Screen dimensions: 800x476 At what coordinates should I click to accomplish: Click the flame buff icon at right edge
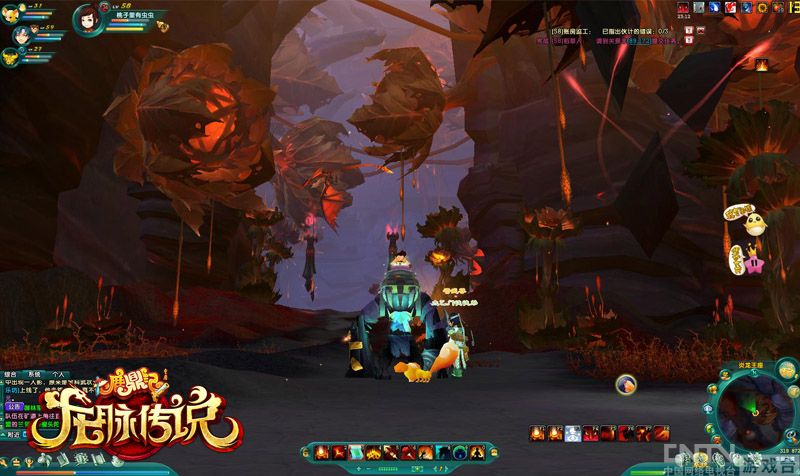tap(759, 65)
